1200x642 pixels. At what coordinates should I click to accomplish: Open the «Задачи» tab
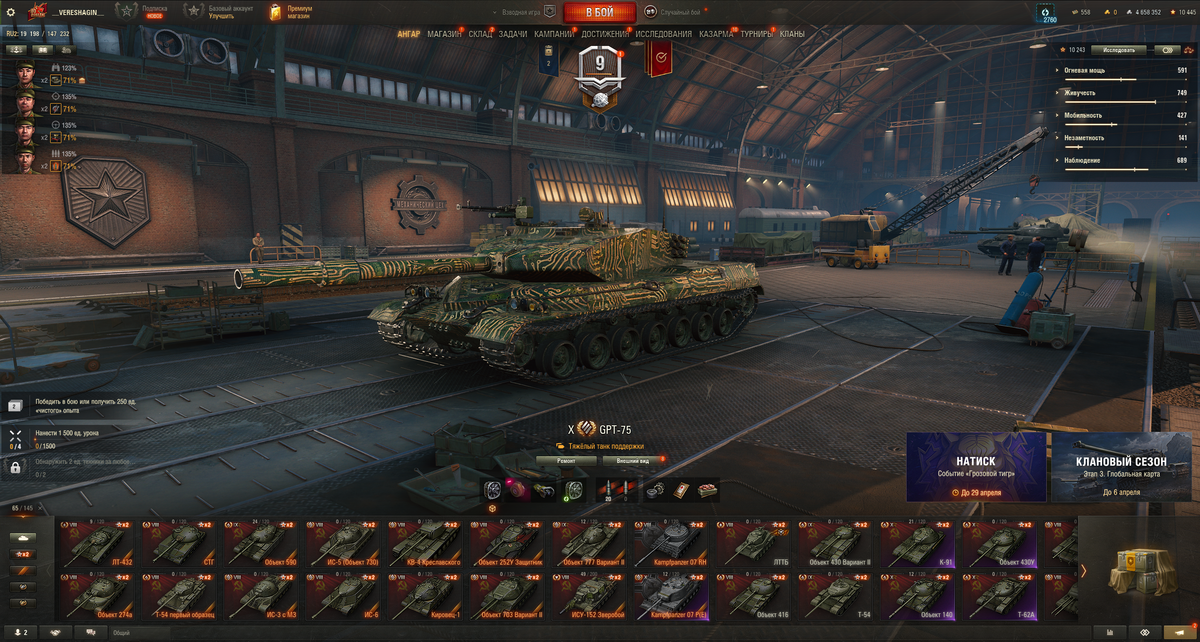513,34
